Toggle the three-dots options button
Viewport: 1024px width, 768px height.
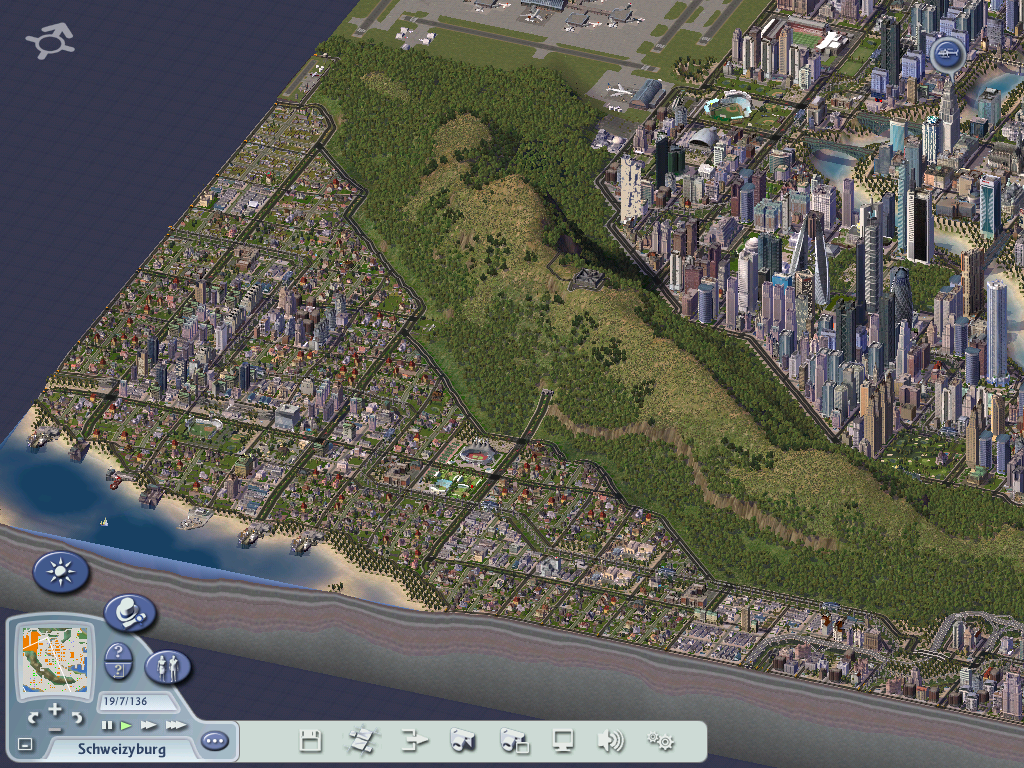(214, 741)
